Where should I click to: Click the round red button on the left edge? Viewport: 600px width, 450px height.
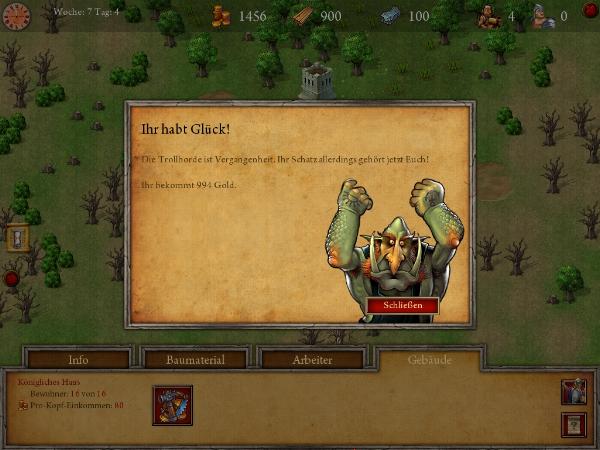(11, 279)
